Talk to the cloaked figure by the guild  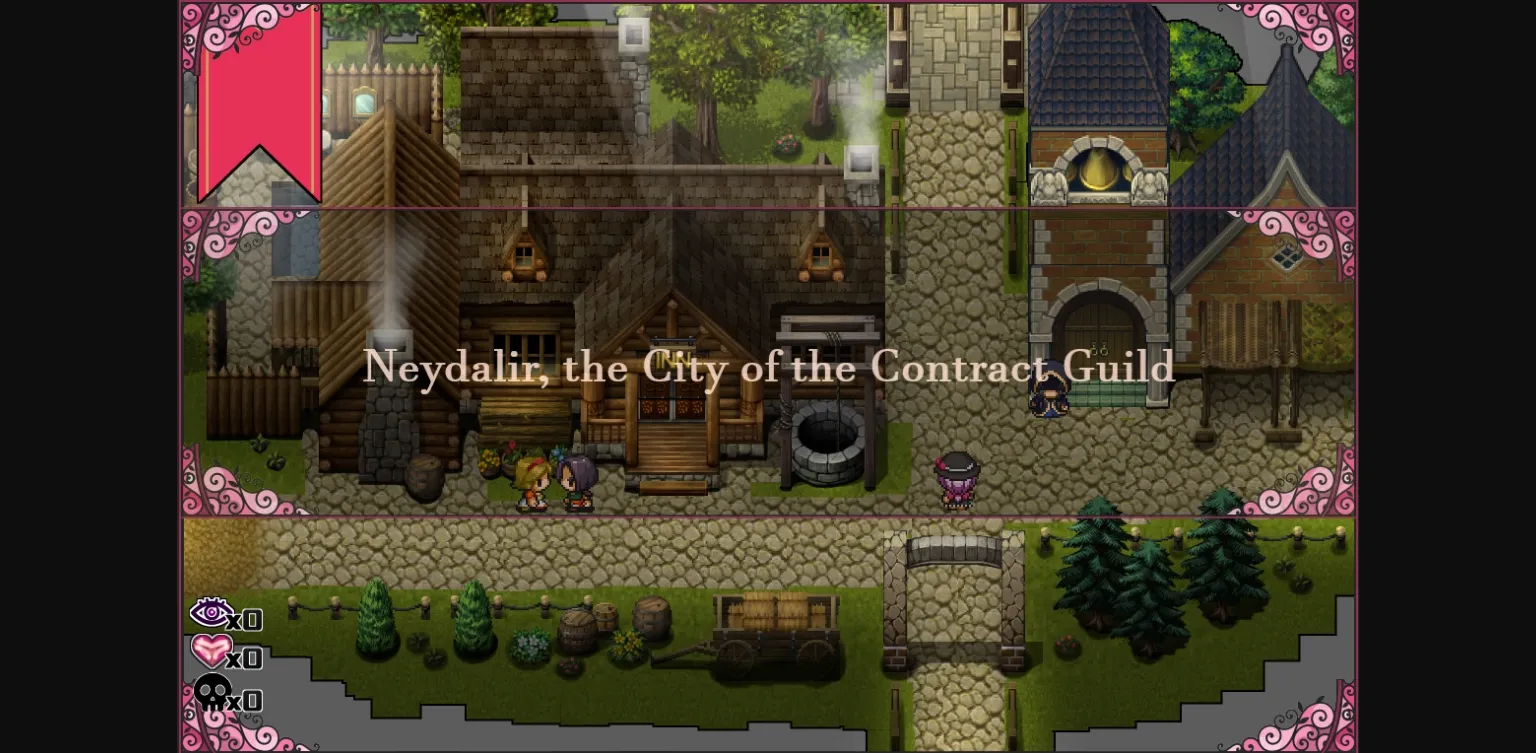[1050, 390]
